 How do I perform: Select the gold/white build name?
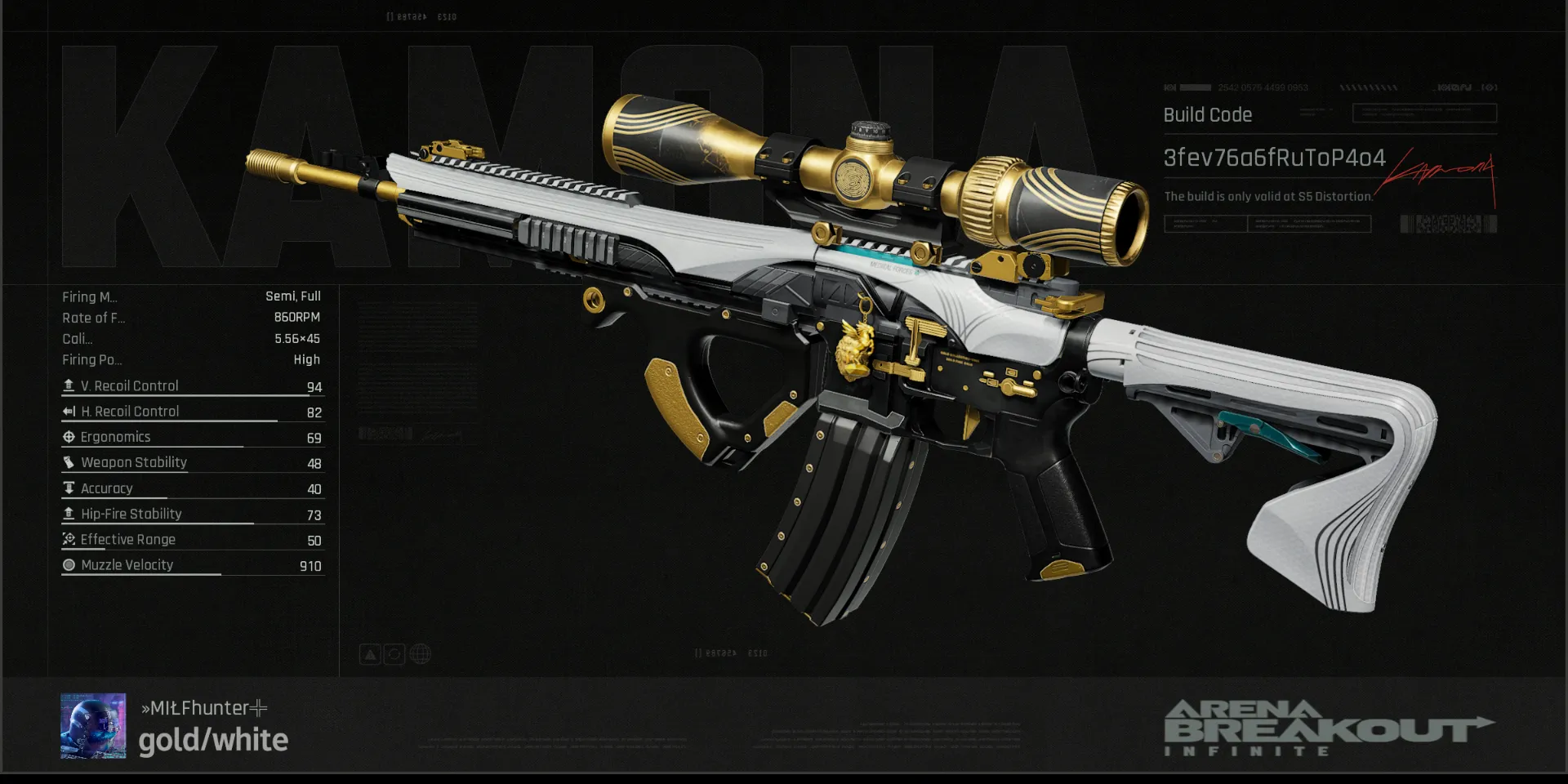click(x=213, y=740)
